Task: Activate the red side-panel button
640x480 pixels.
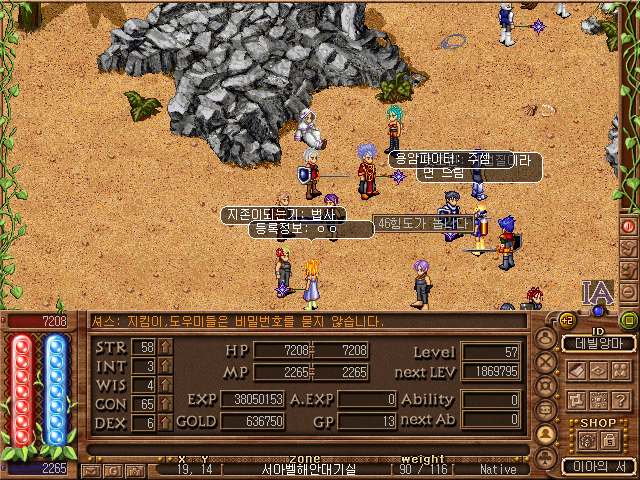Action: 629,226
